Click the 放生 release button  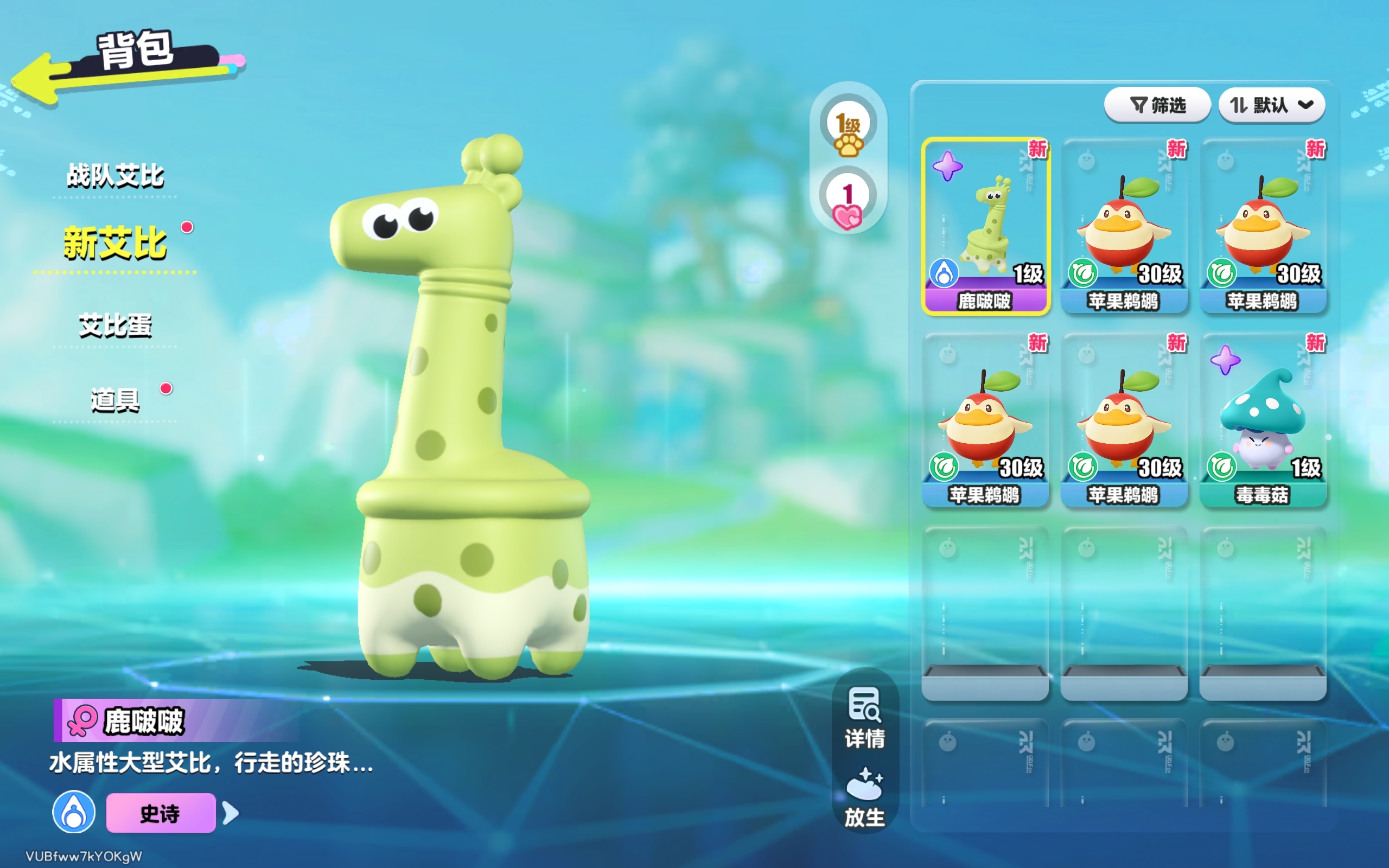pos(864,797)
